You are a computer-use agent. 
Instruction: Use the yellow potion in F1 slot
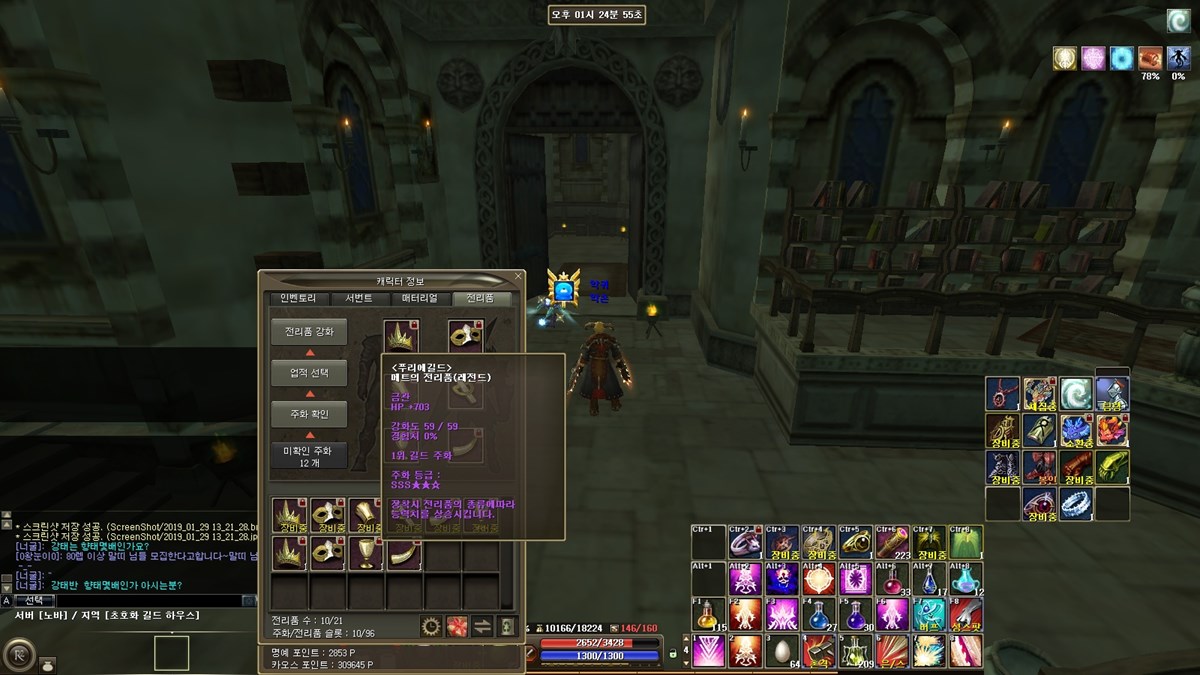706,614
